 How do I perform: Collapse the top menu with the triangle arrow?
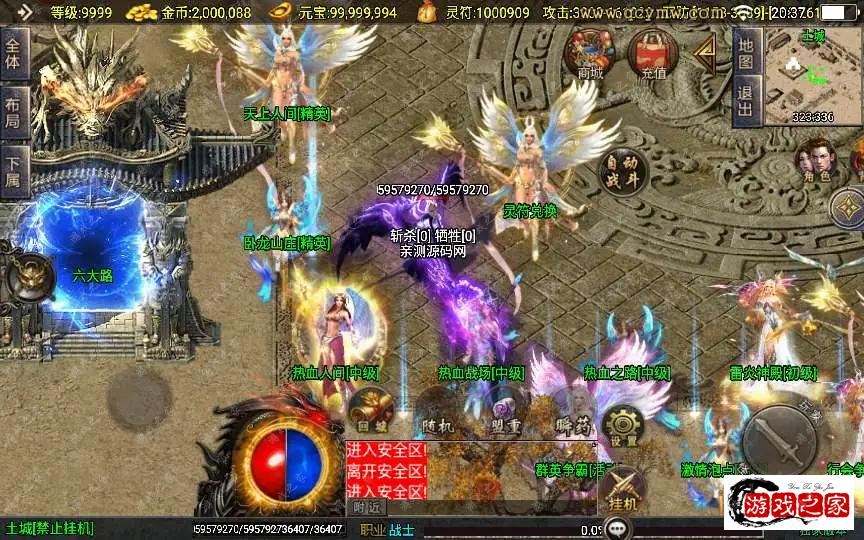706,53
